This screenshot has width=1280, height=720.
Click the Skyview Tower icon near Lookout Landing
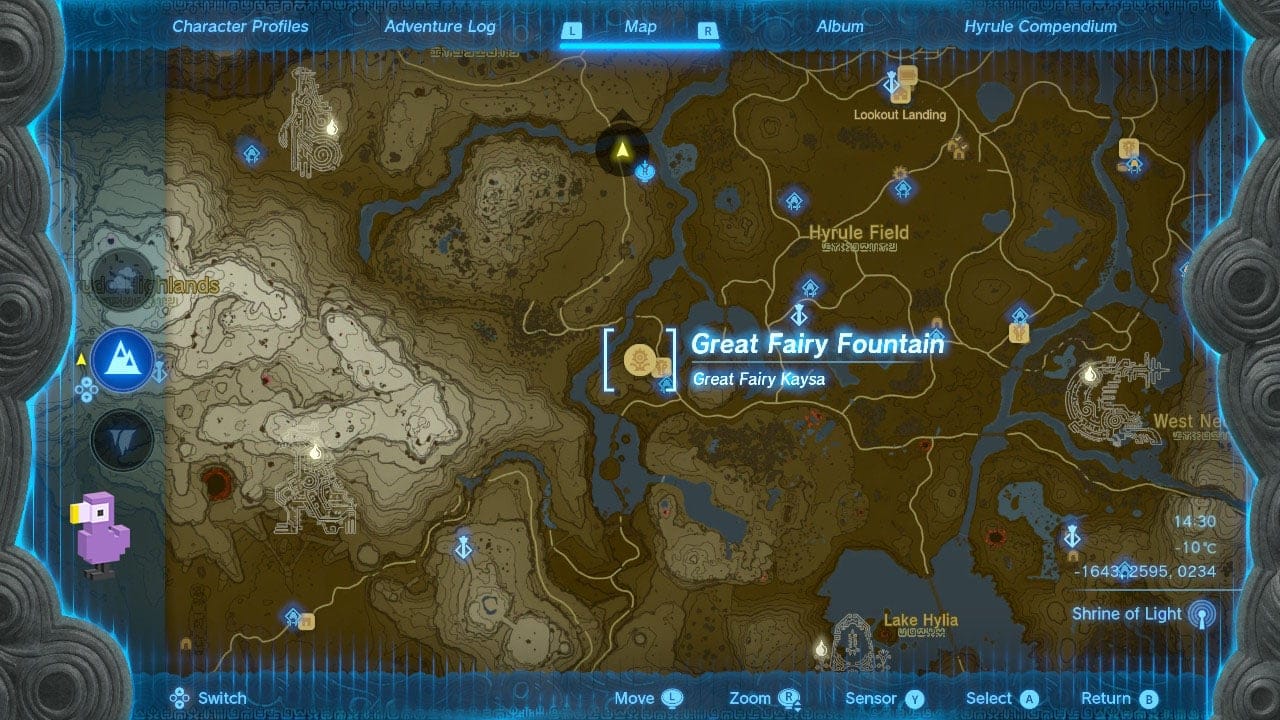pos(893,85)
